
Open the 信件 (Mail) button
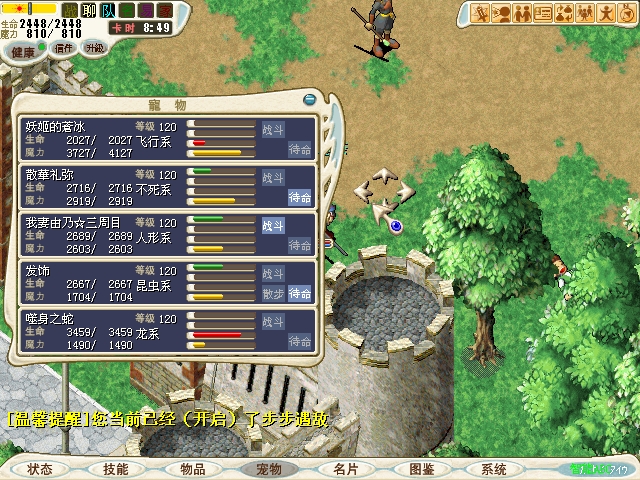pyautogui.click(x=64, y=47)
